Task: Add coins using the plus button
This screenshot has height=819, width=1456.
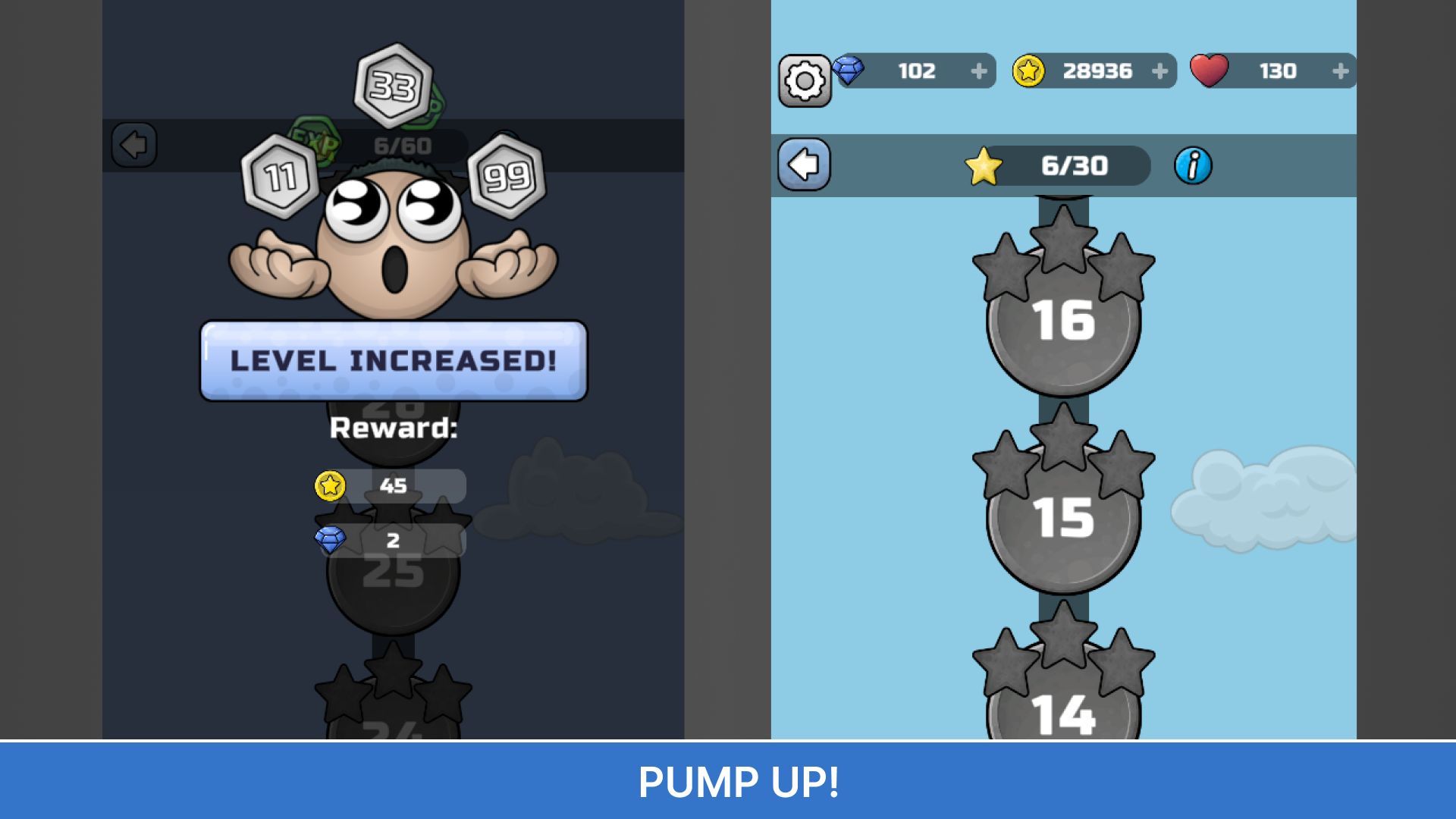Action: pos(1160,71)
